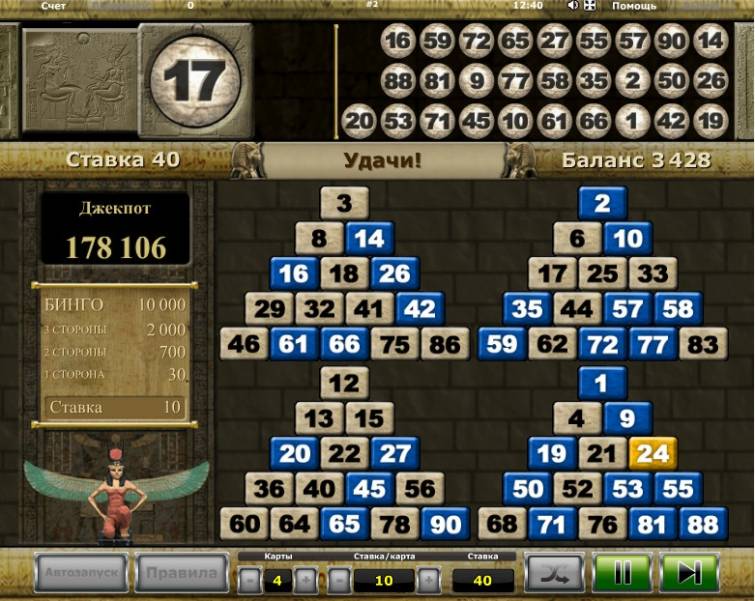Open the Правила rules screen

pos(182,573)
